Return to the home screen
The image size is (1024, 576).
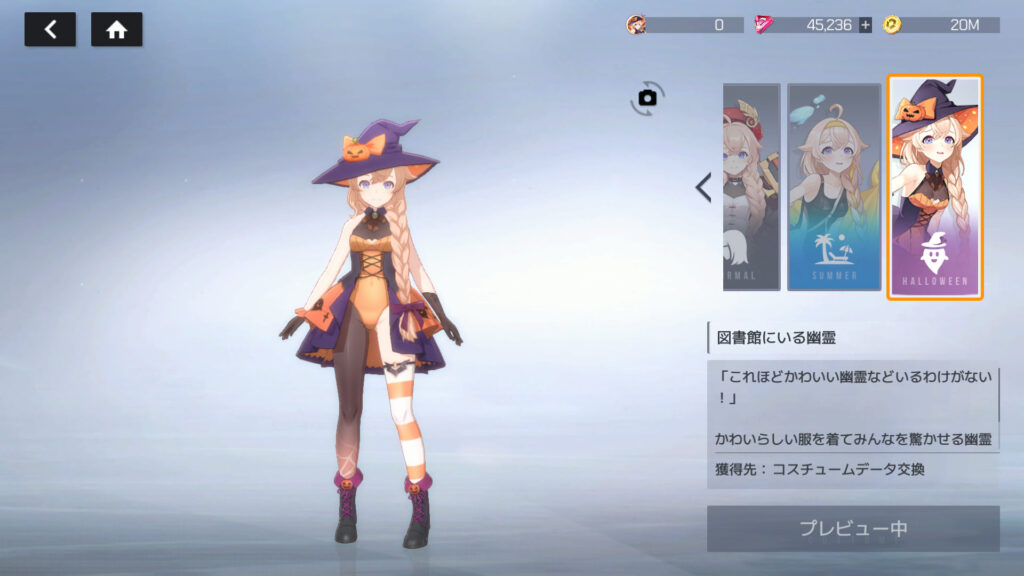tap(116, 30)
